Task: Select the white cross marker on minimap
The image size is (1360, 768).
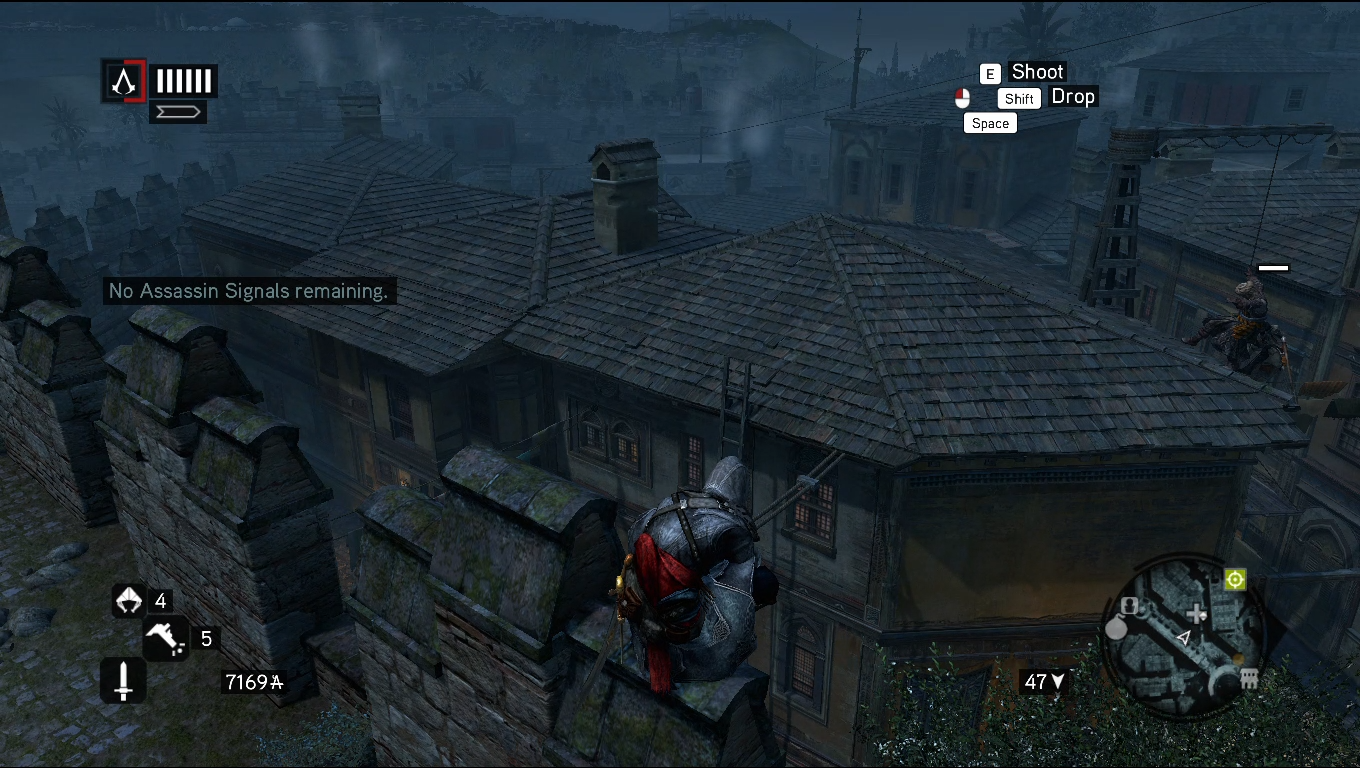Action: point(1196,614)
